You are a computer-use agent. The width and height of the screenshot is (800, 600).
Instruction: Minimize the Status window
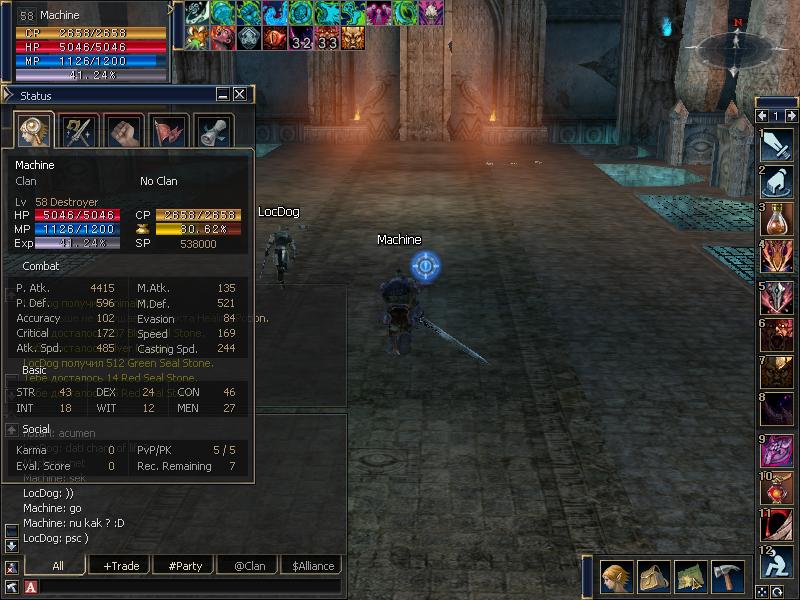223,95
